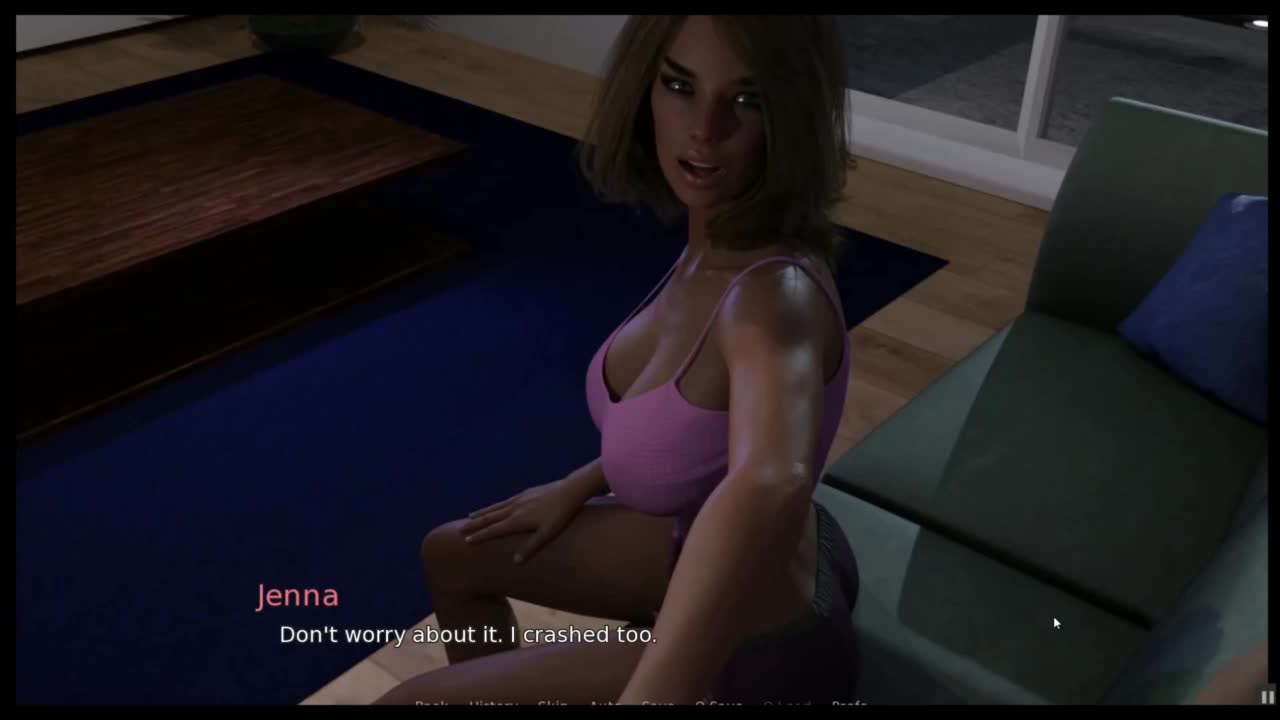Go back using the Back button
The width and height of the screenshot is (1280, 720).
431,705
